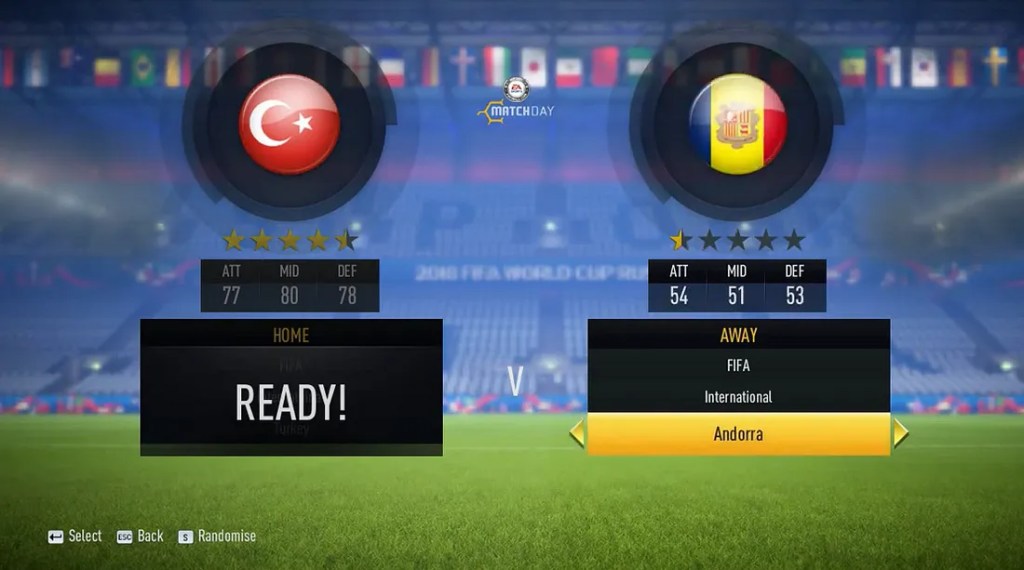The width and height of the screenshot is (1024, 570).
Task: Select the FIFA row under Away
Action: coord(738,365)
